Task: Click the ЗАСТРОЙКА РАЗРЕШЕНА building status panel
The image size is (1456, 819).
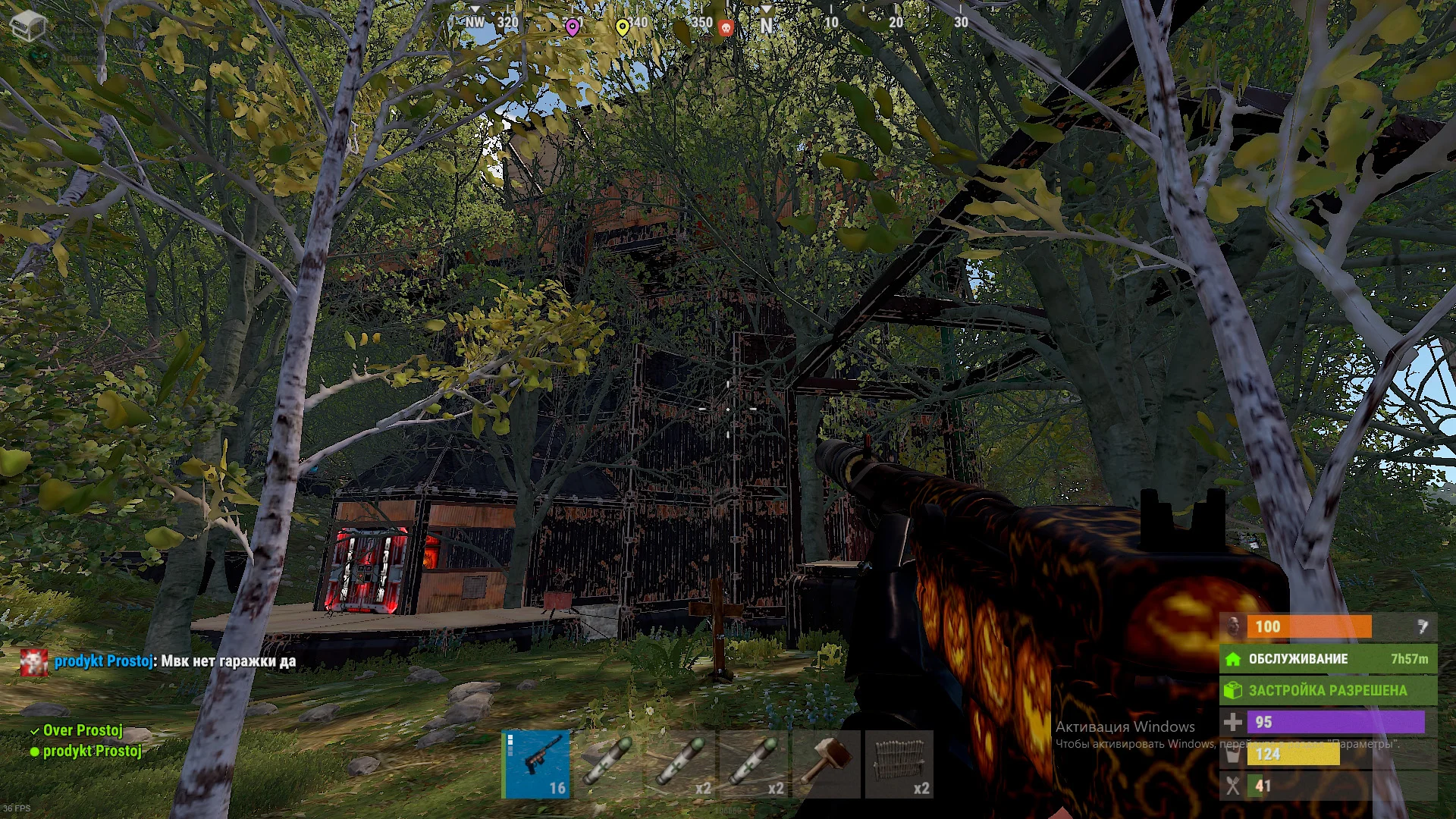Action: pyautogui.click(x=1328, y=690)
